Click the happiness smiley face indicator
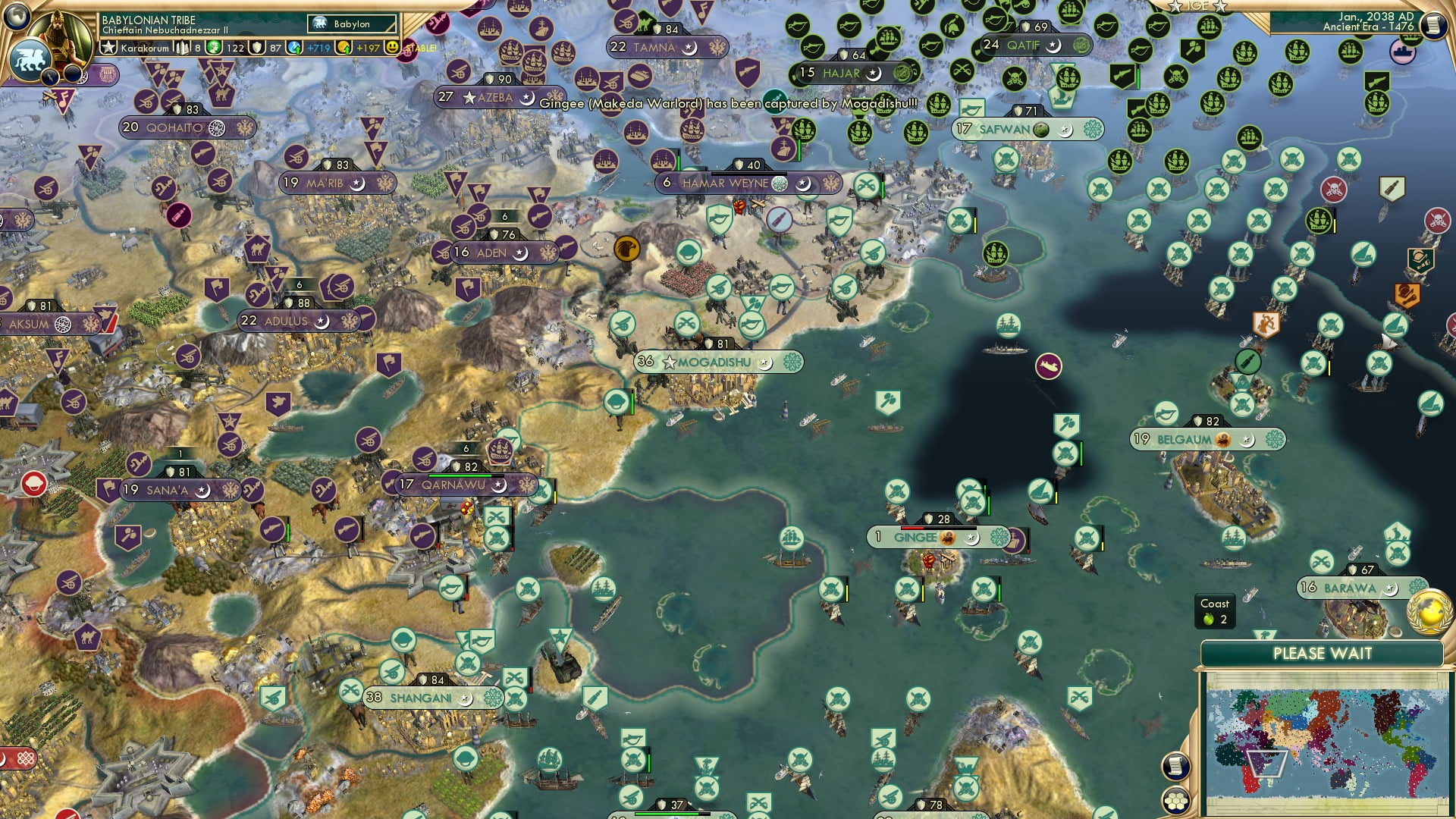The image size is (1456, 819). point(391,47)
